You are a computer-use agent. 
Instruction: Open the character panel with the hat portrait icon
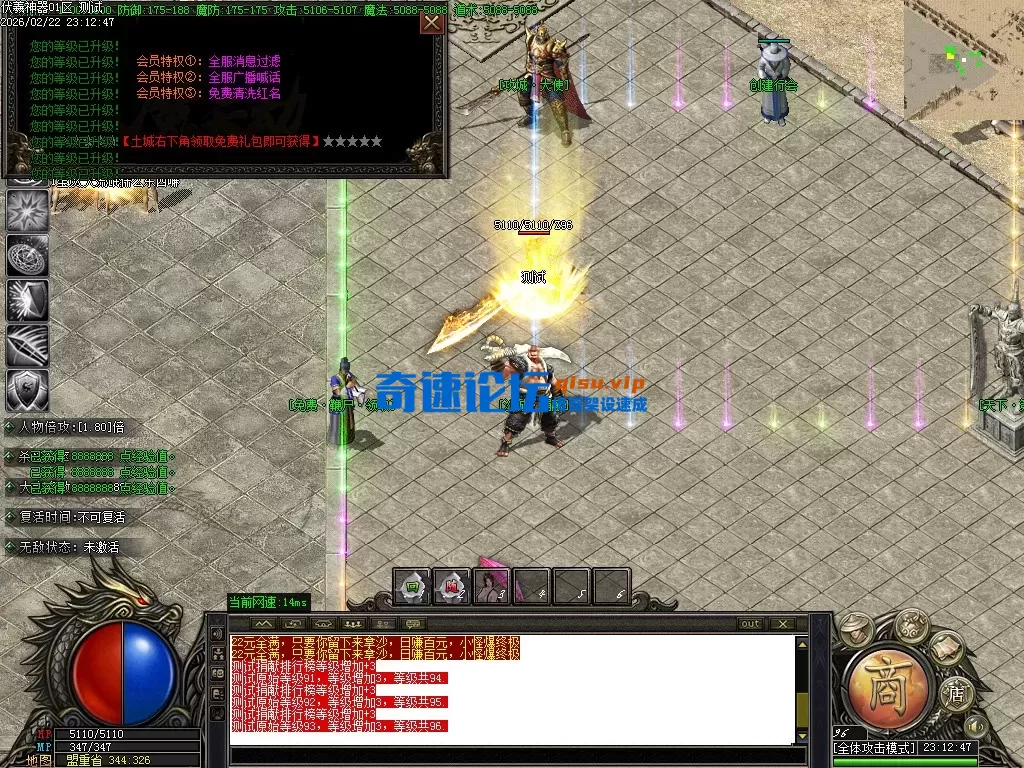857,629
